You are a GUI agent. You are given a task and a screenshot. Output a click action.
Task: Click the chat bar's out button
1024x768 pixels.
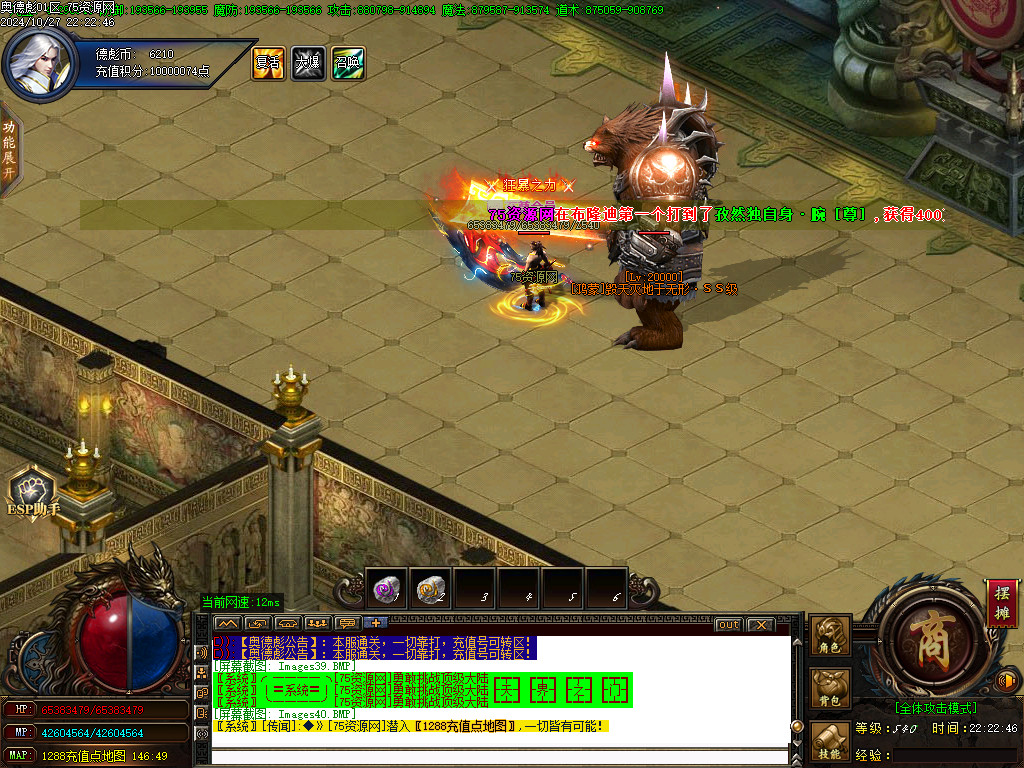tap(729, 625)
